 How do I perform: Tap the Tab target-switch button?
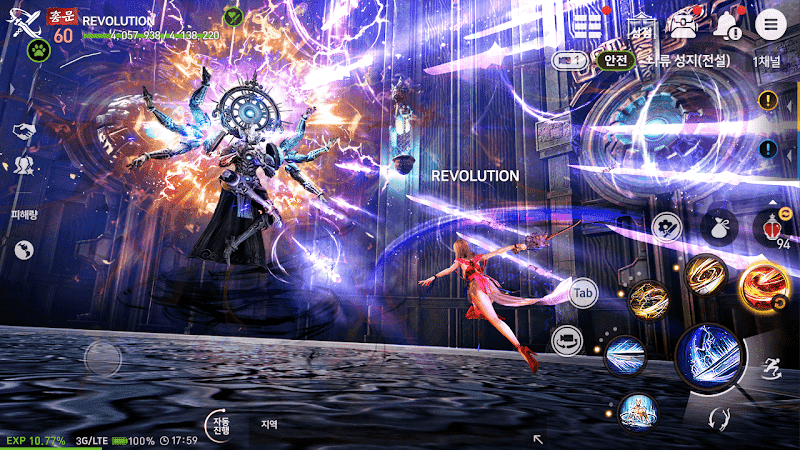[x=585, y=293]
